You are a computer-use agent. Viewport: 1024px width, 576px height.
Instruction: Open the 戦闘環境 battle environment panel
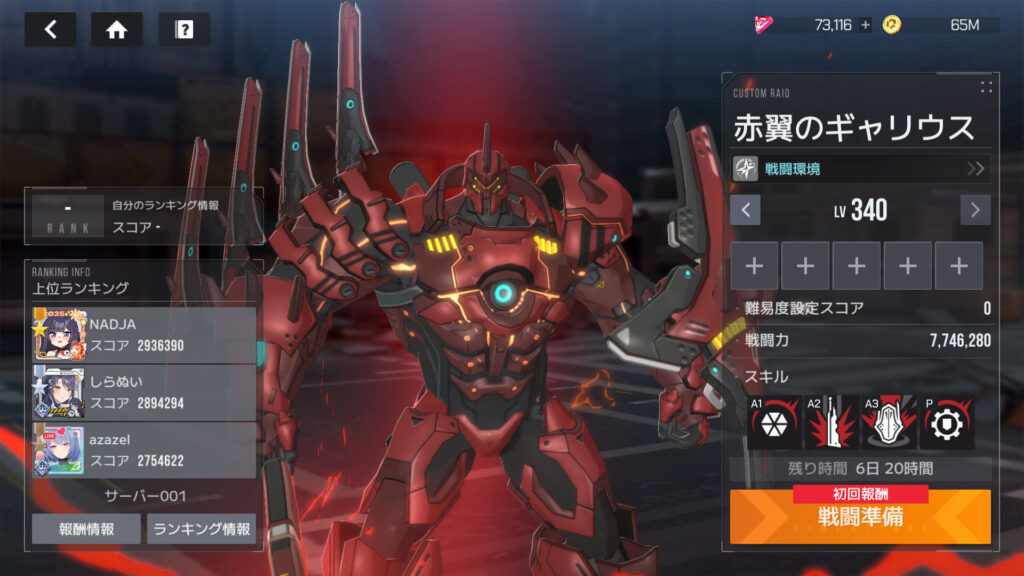click(x=861, y=168)
